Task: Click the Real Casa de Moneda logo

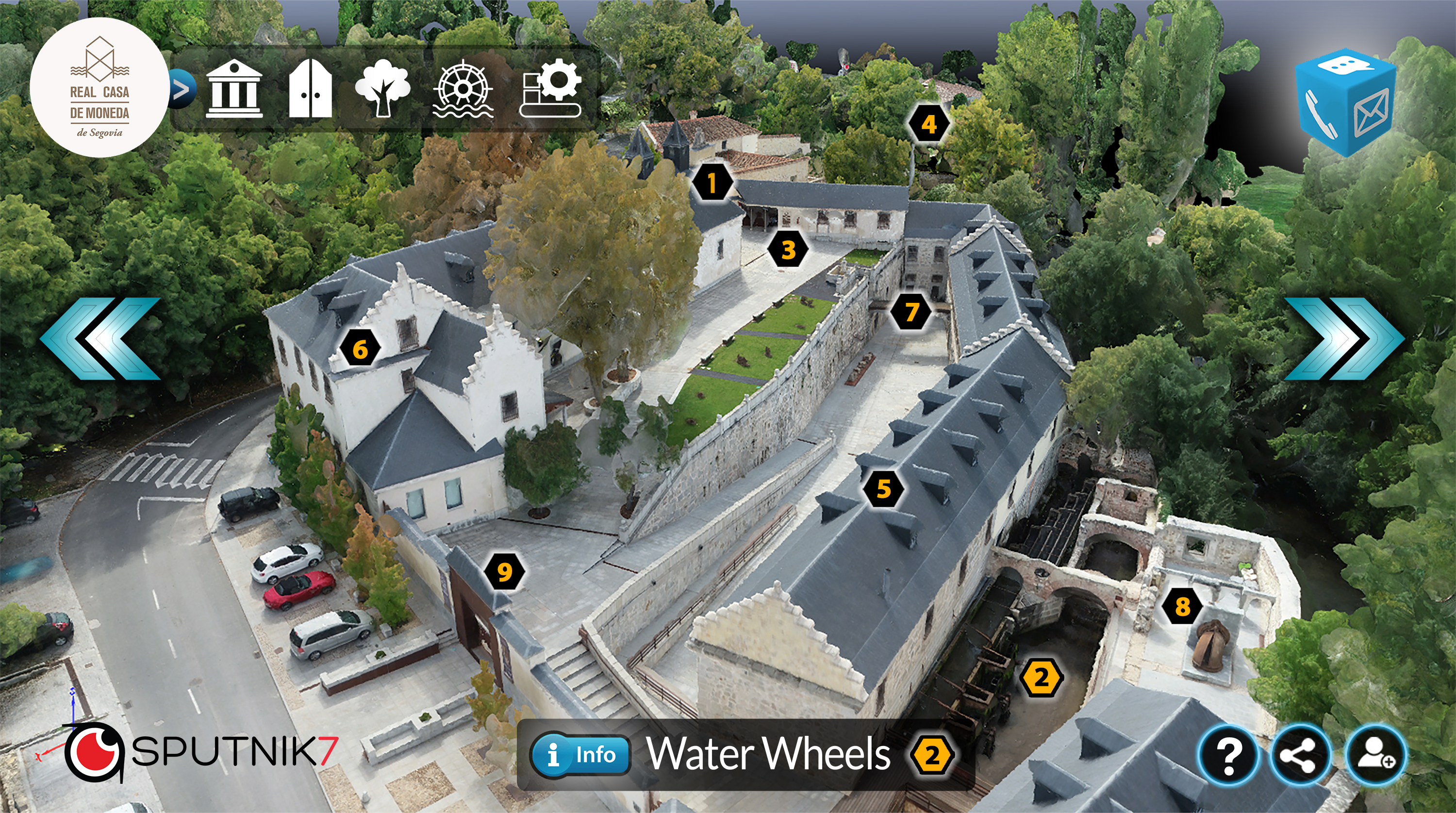Action: 99,88
